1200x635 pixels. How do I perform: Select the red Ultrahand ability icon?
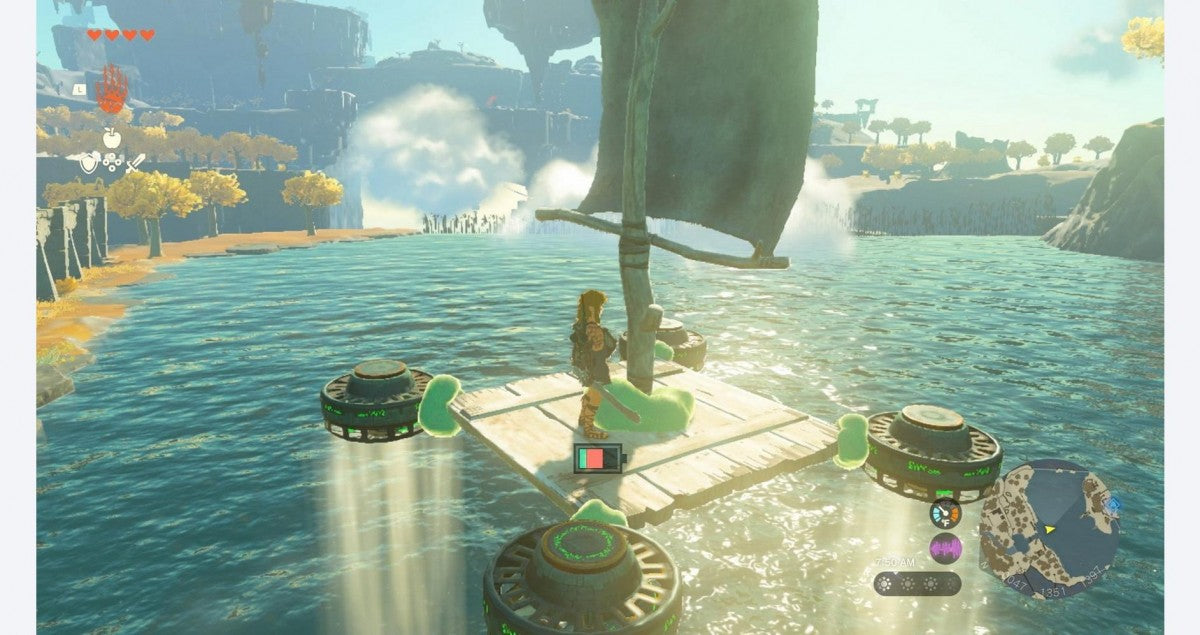tap(111, 90)
